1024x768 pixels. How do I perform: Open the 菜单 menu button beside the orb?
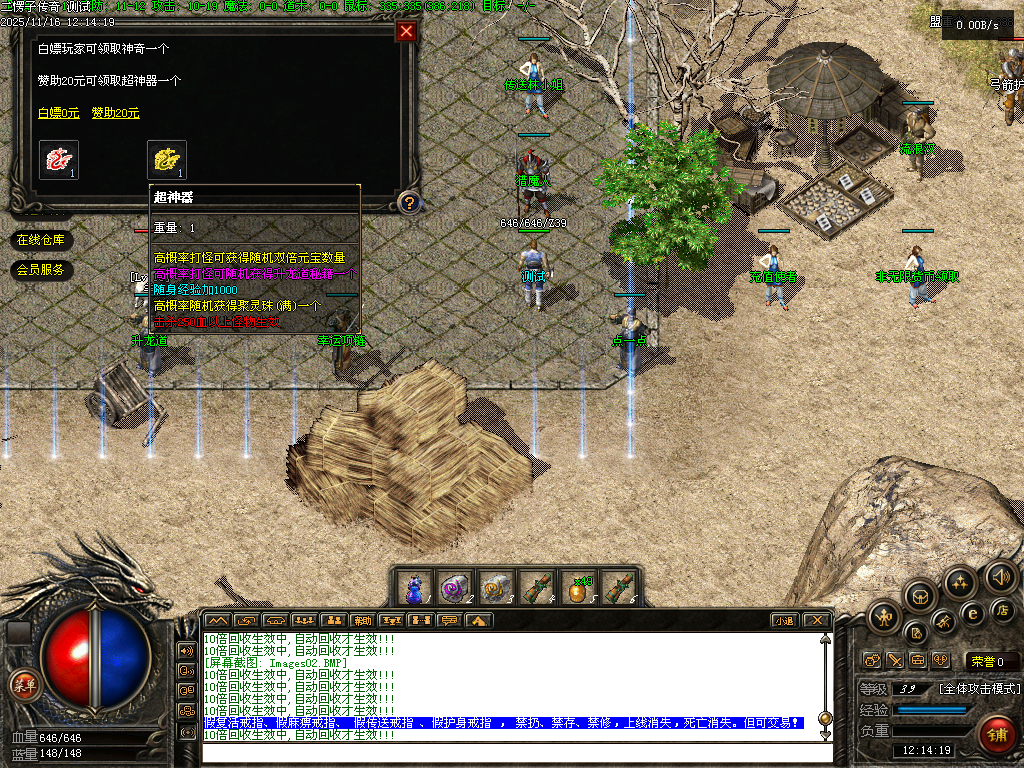(24, 685)
